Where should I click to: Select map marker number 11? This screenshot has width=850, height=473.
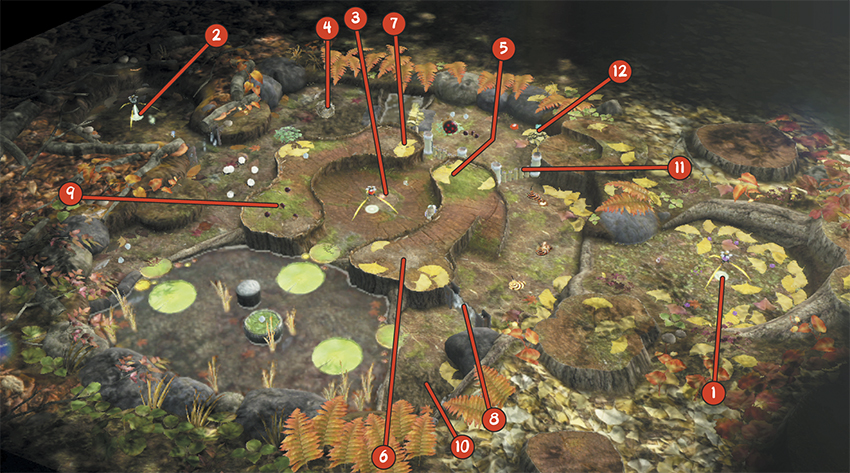pos(678,168)
